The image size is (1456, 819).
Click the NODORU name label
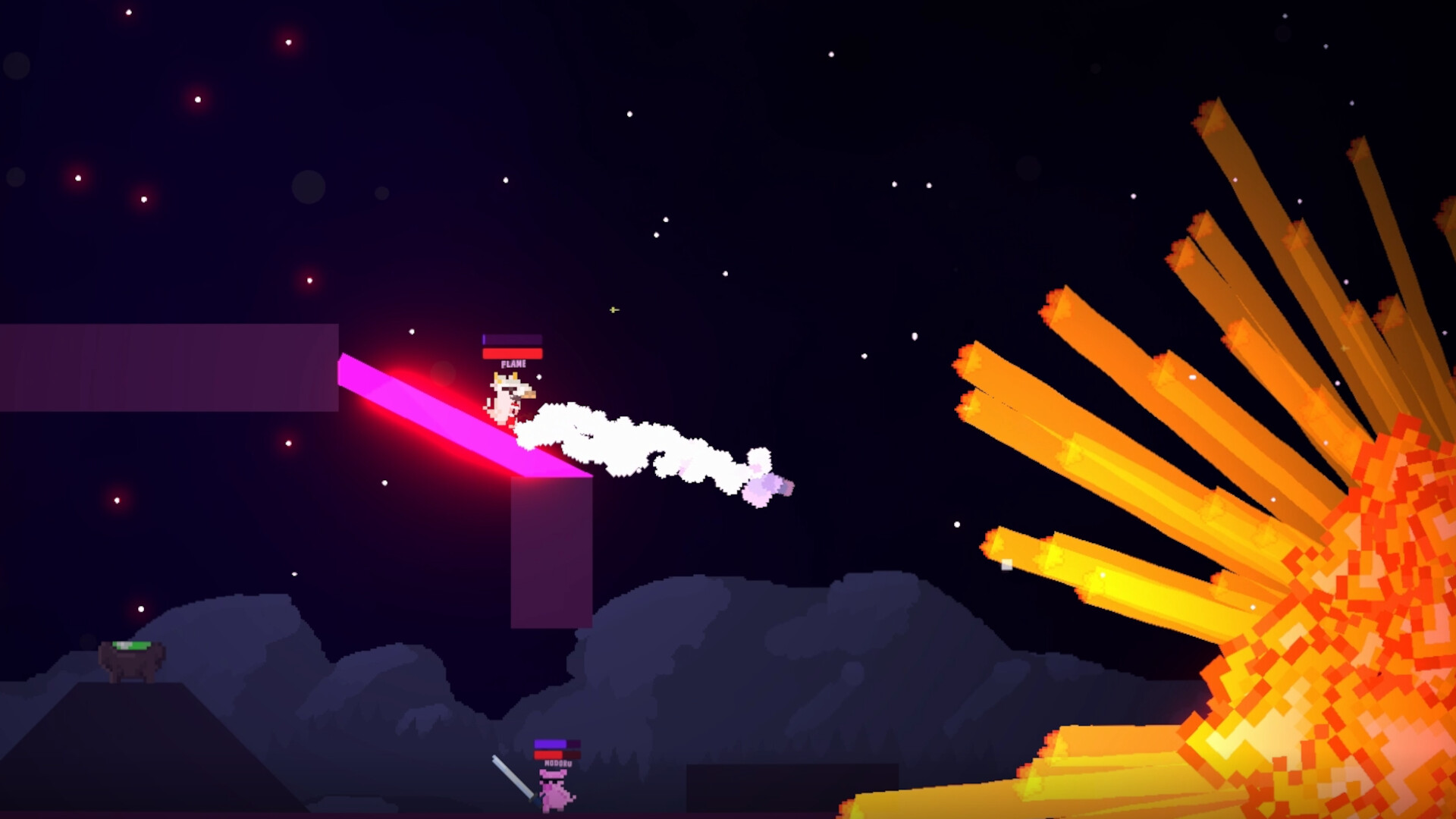(x=557, y=764)
